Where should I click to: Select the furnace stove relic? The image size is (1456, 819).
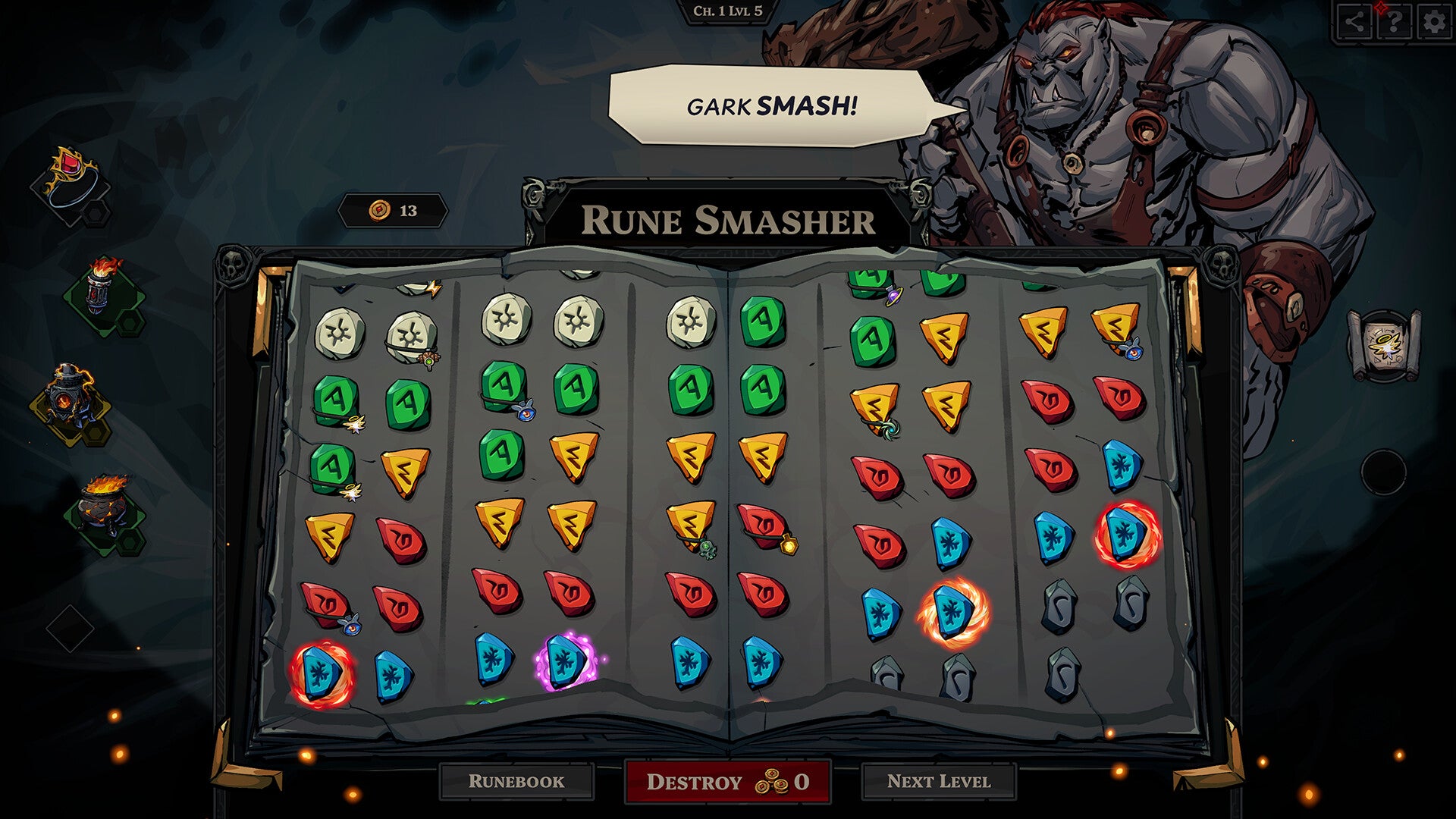[70, 394]
